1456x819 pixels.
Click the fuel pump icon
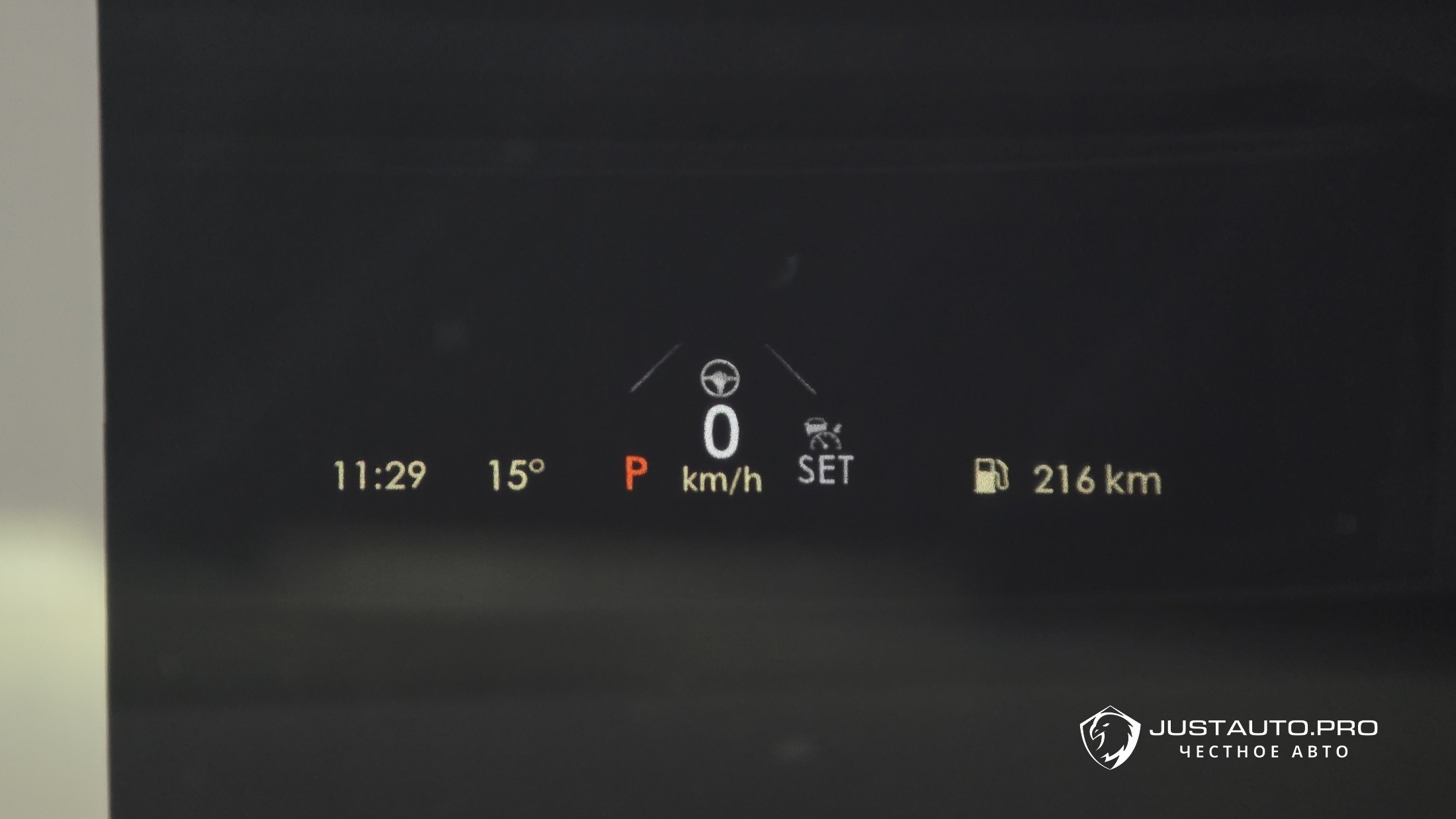(991, 477)
